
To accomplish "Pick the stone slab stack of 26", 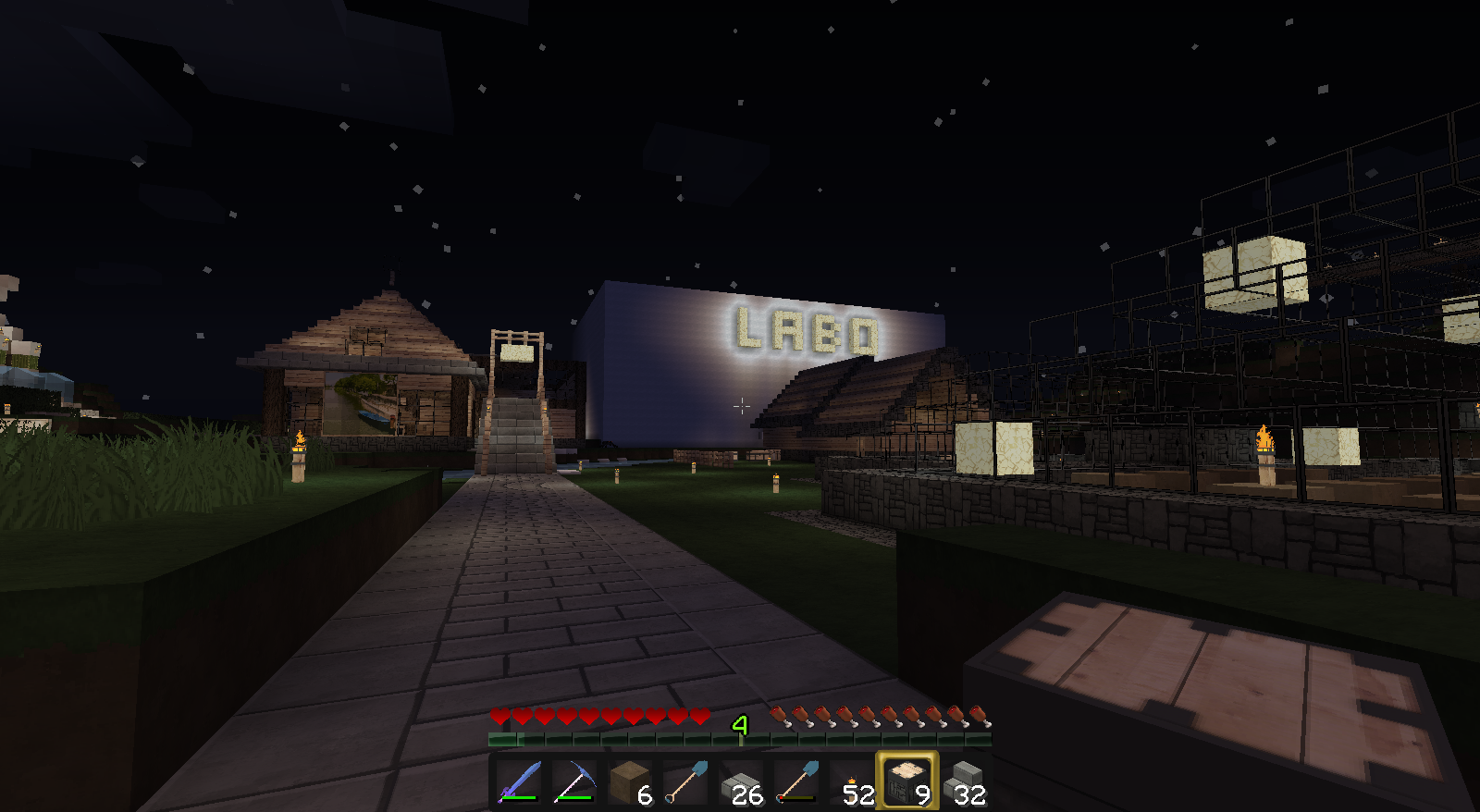I will [741, 781].
